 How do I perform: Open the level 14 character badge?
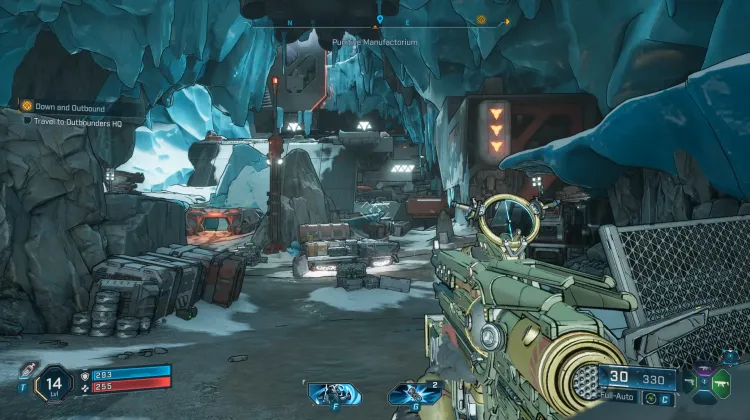tap(54, 383)
